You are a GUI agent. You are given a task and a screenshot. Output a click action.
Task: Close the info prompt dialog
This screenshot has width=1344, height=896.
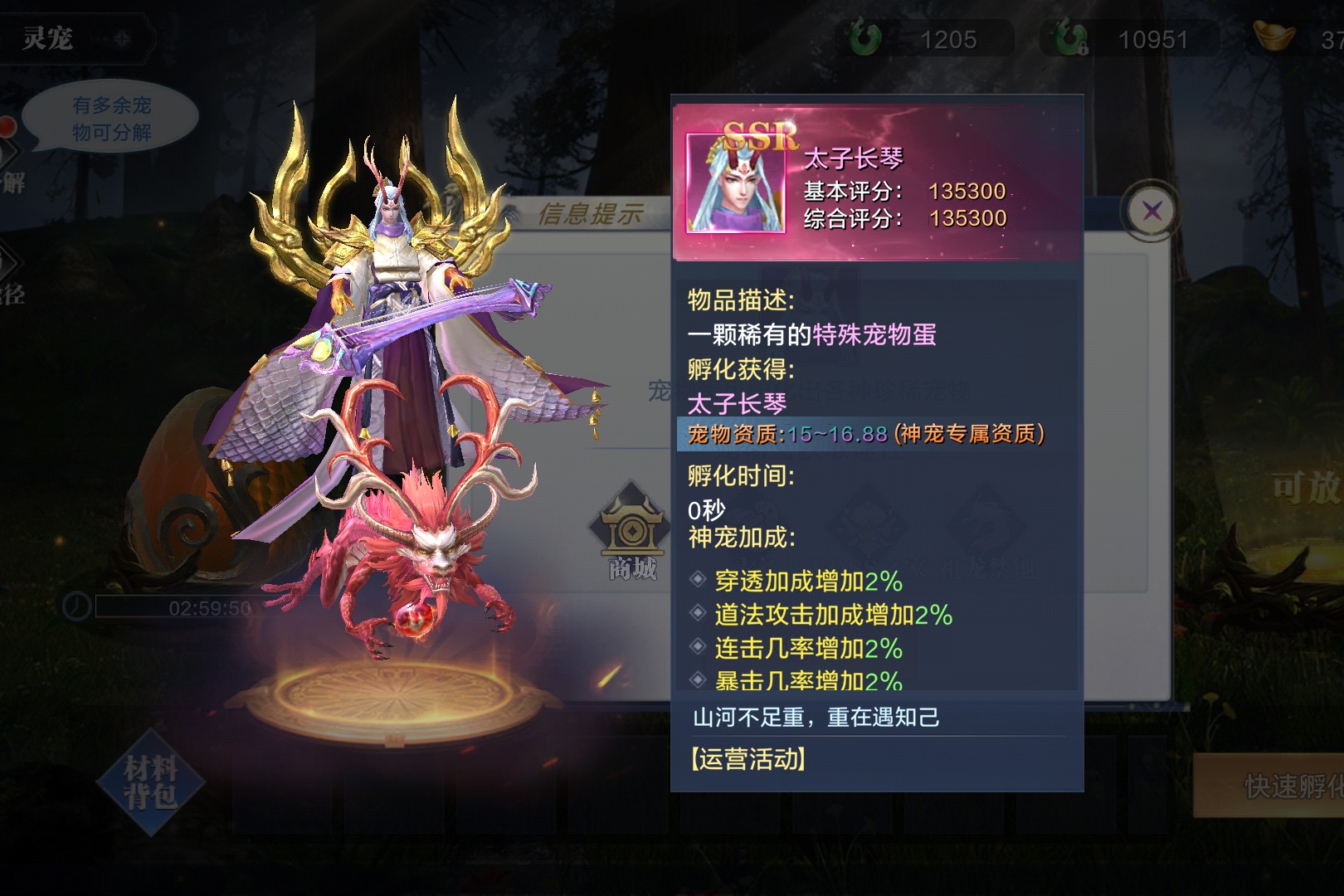(x=1152, y=211)
